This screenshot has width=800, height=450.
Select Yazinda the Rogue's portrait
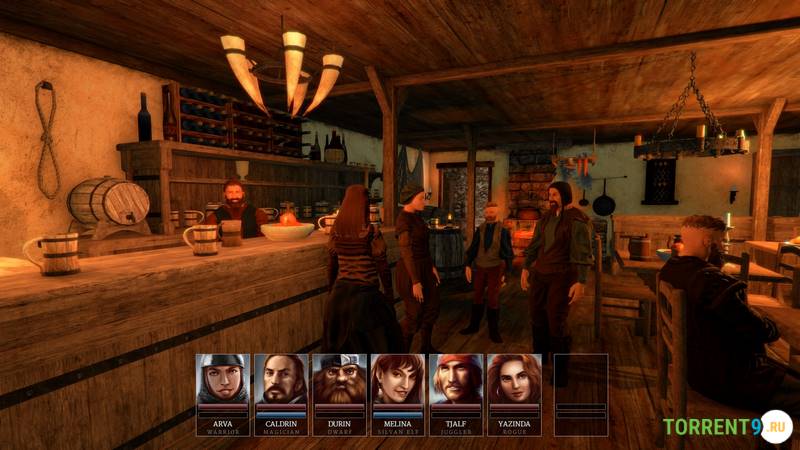pyautogui.click(x=514, y=379)
